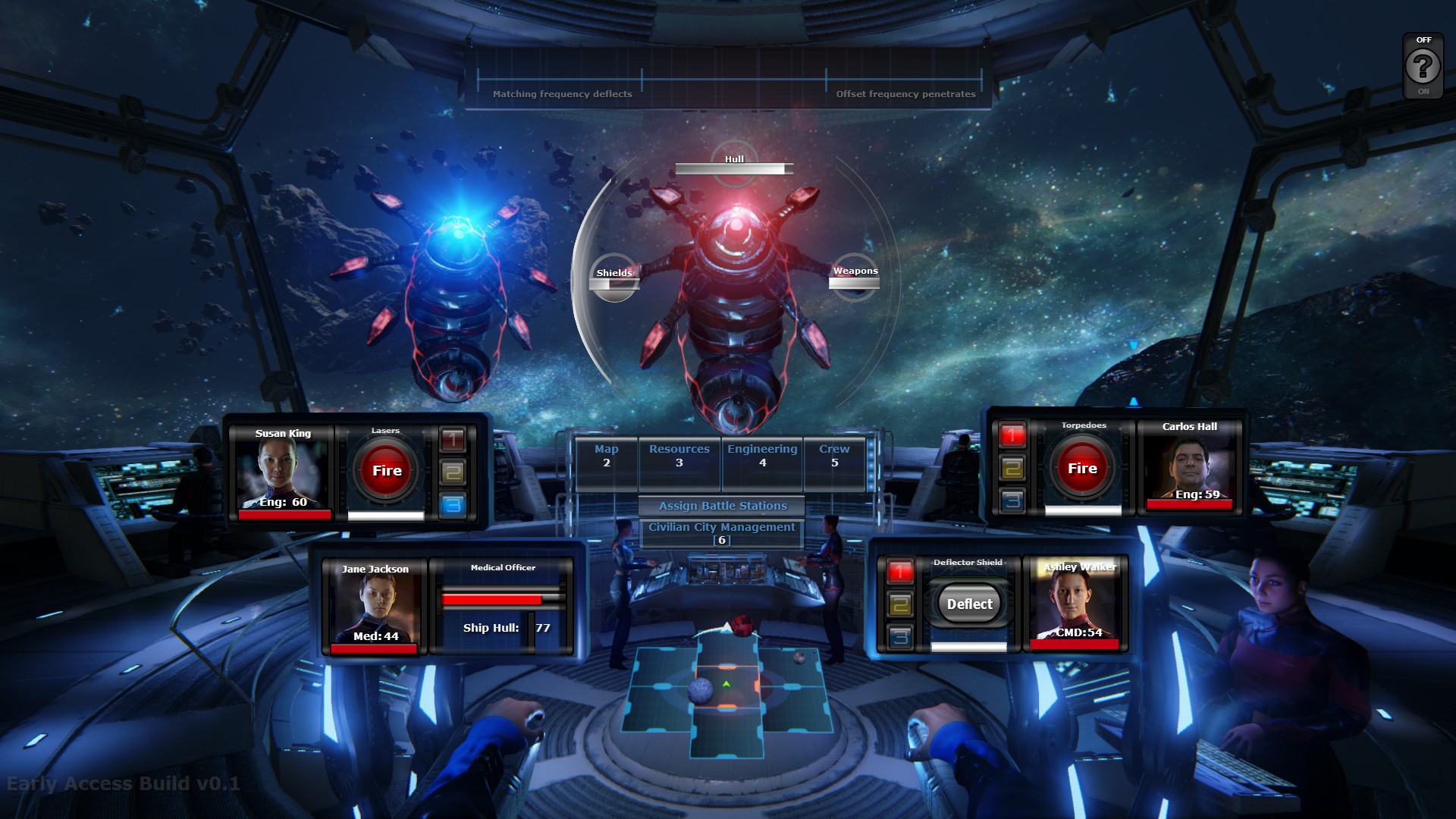Target the enemy Weapons subsystem
This screenshot has height=819, width=1456.
[855, 277]
